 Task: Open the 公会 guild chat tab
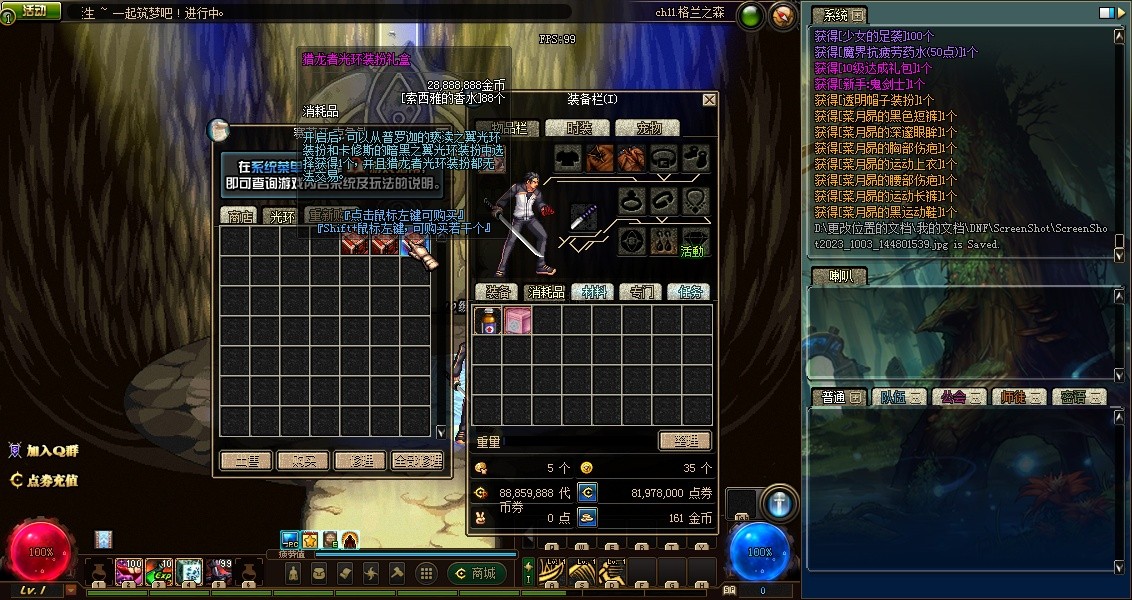point(954,397)
